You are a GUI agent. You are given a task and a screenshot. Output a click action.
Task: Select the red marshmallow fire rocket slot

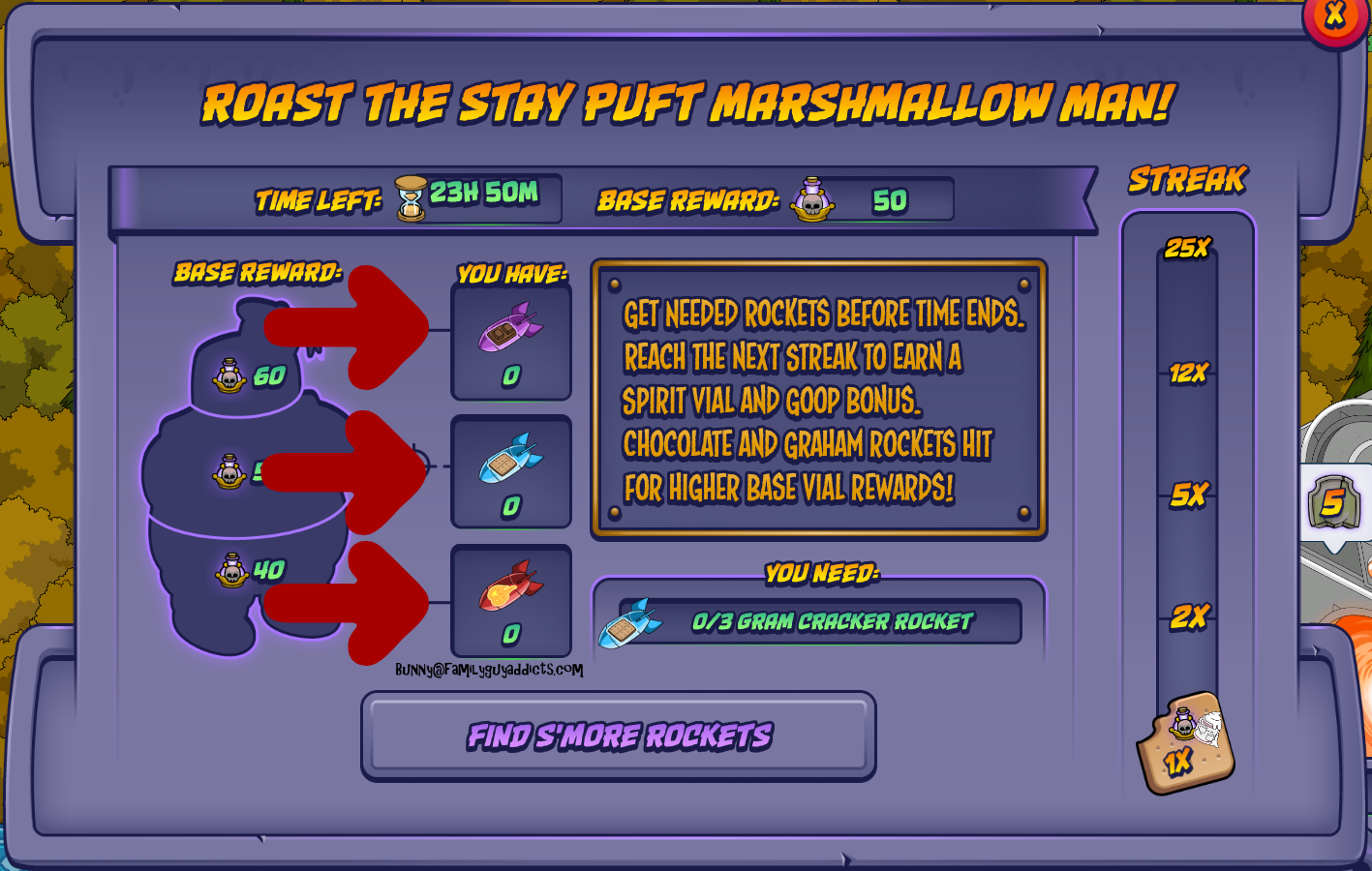pyautogui.click(x=511, y=601)
